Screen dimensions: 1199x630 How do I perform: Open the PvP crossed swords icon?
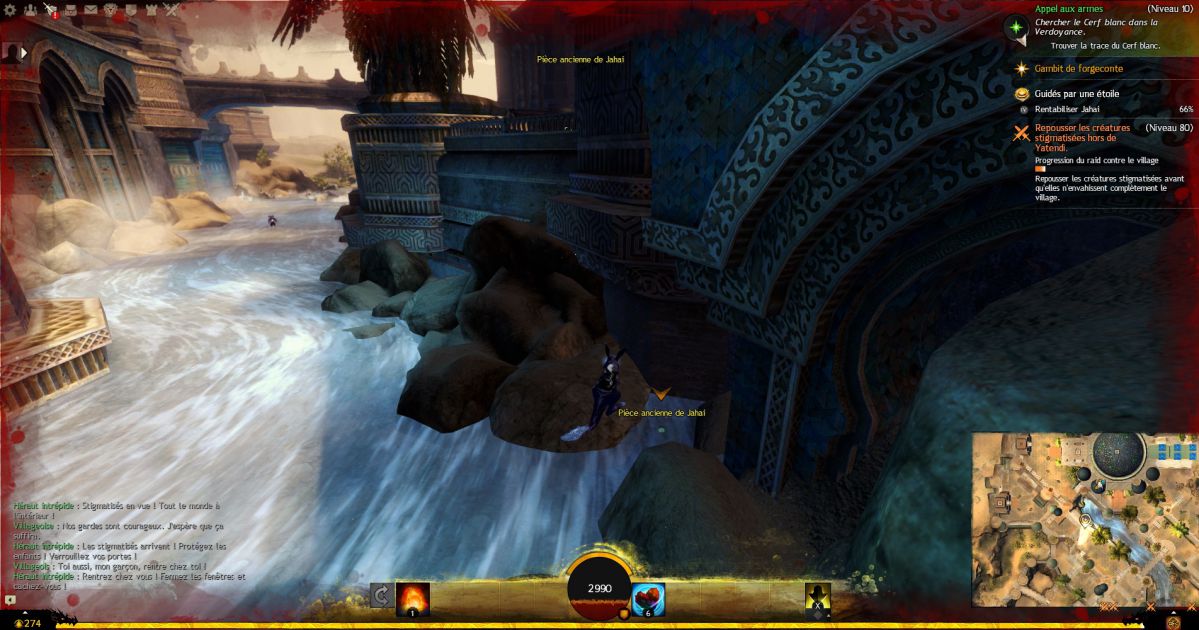click(x=171, y=9)
